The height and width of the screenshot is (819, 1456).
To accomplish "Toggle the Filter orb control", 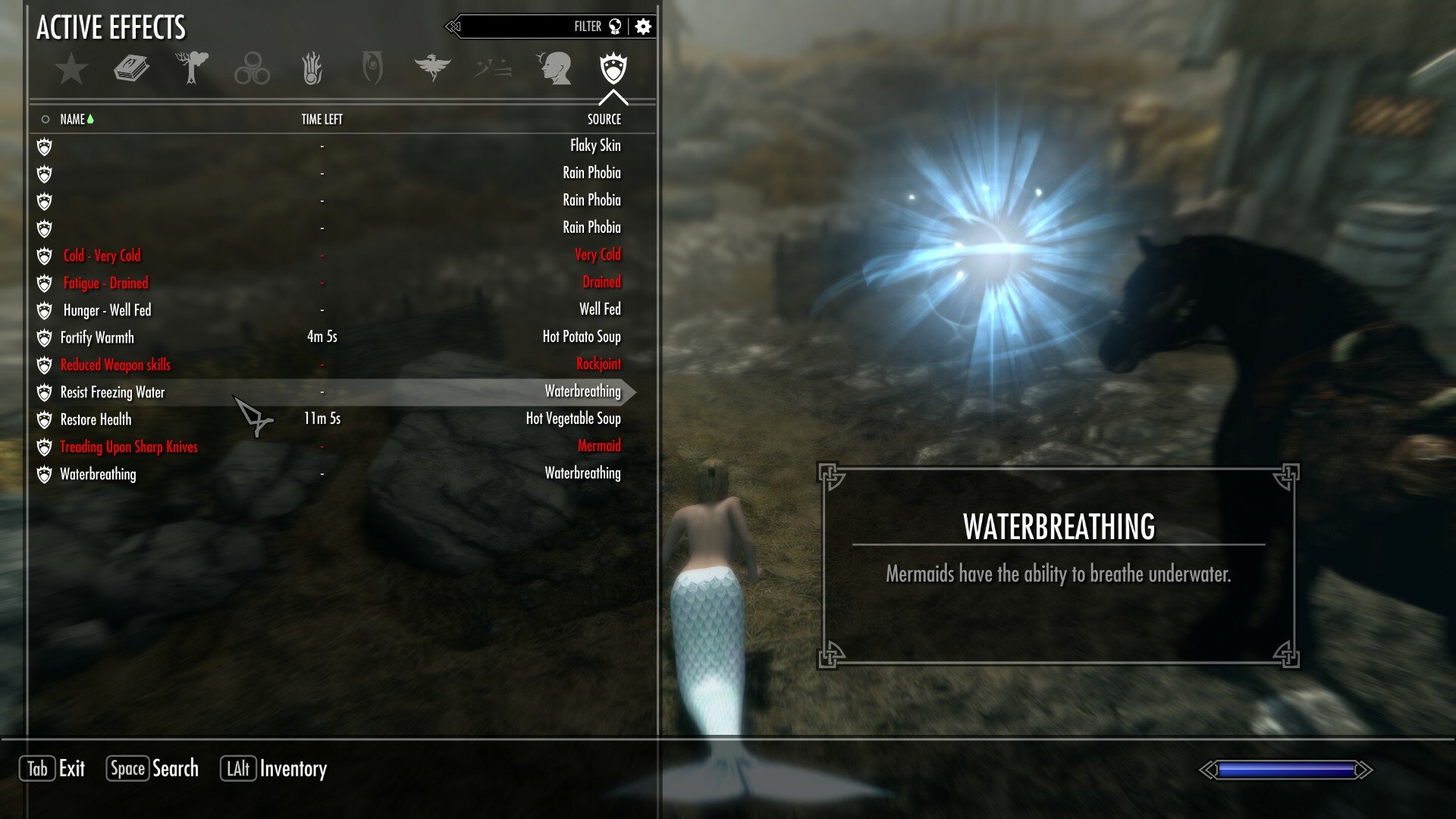I will coord(616,25).
